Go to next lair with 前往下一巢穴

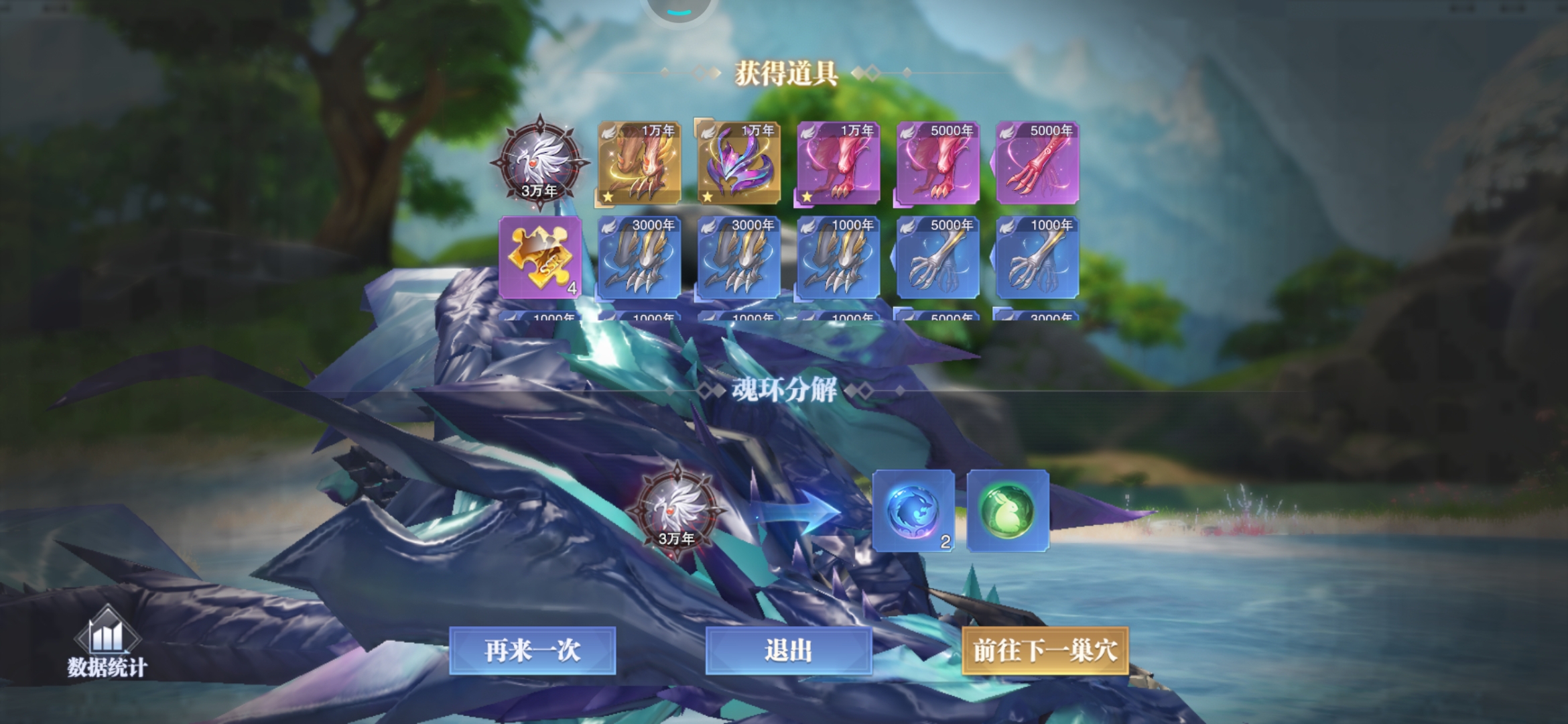pos(1045,650)
